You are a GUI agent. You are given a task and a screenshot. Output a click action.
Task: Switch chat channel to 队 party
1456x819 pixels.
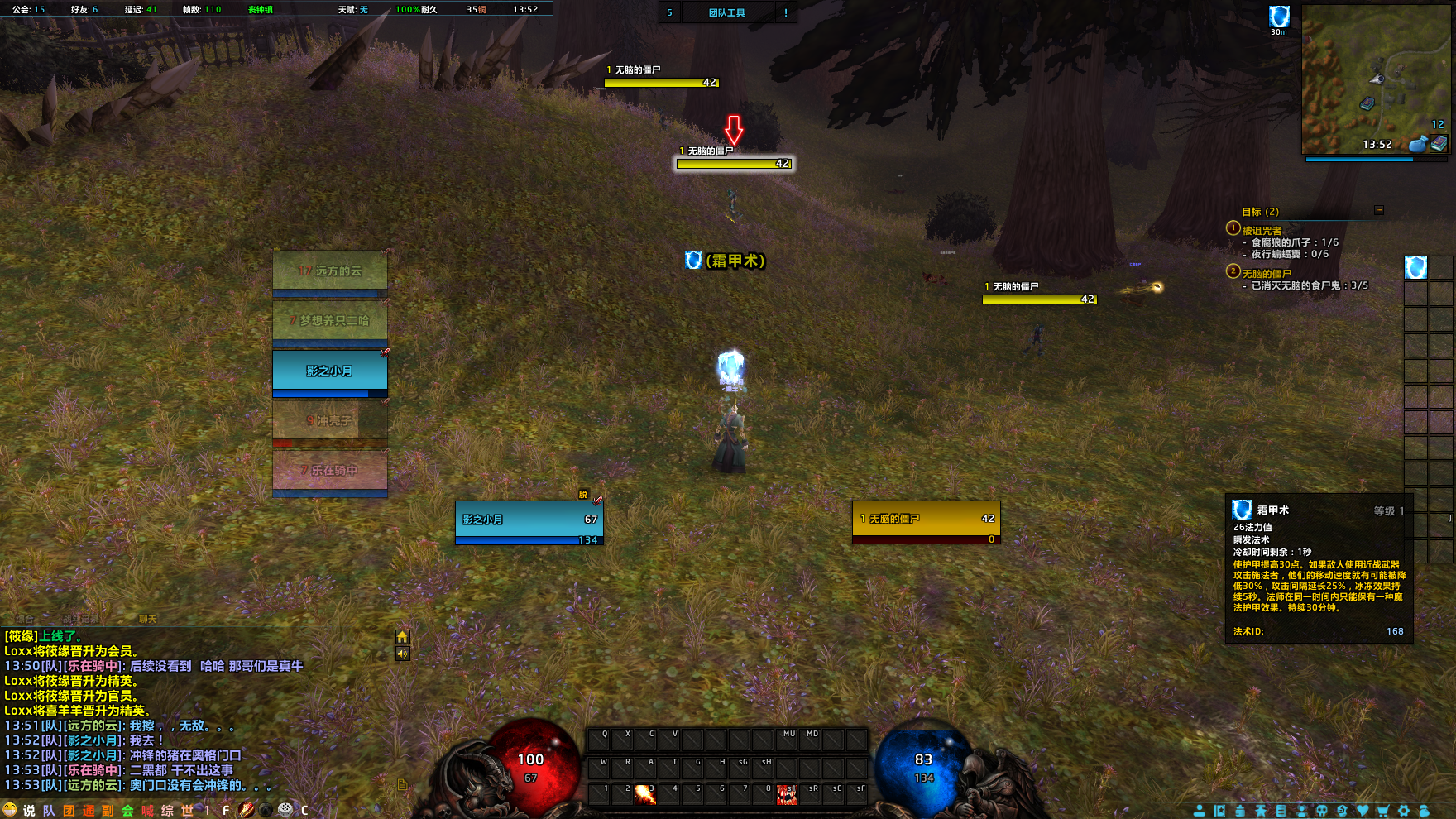coord(49,811)
